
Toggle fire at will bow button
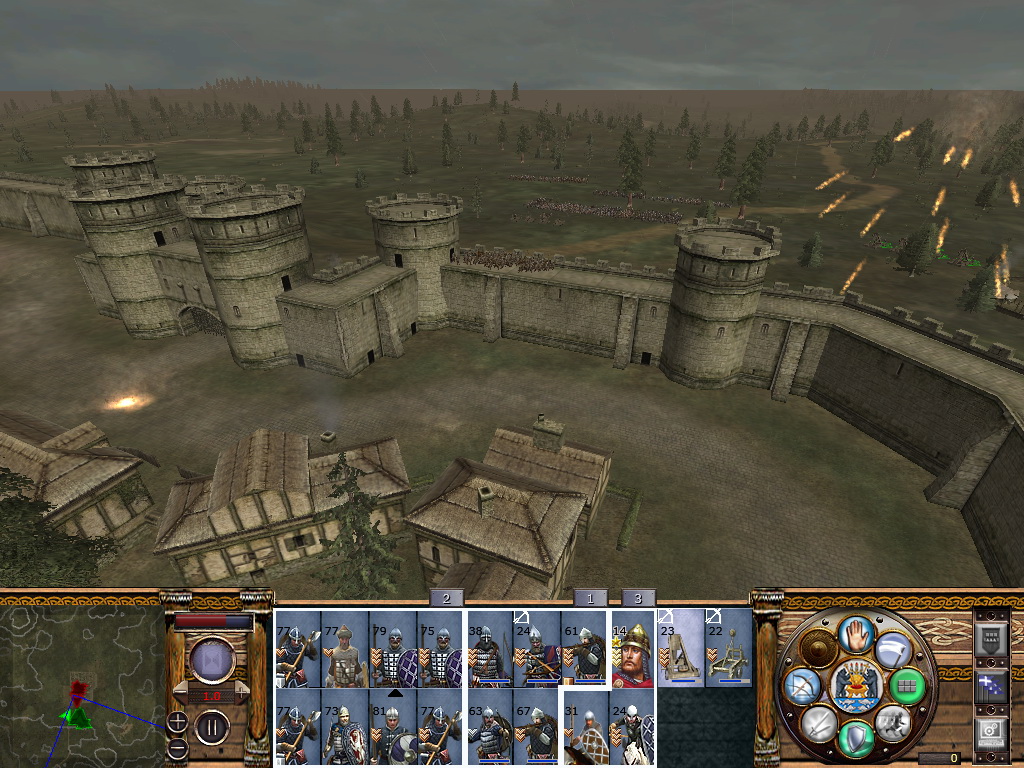pos(801,686)
